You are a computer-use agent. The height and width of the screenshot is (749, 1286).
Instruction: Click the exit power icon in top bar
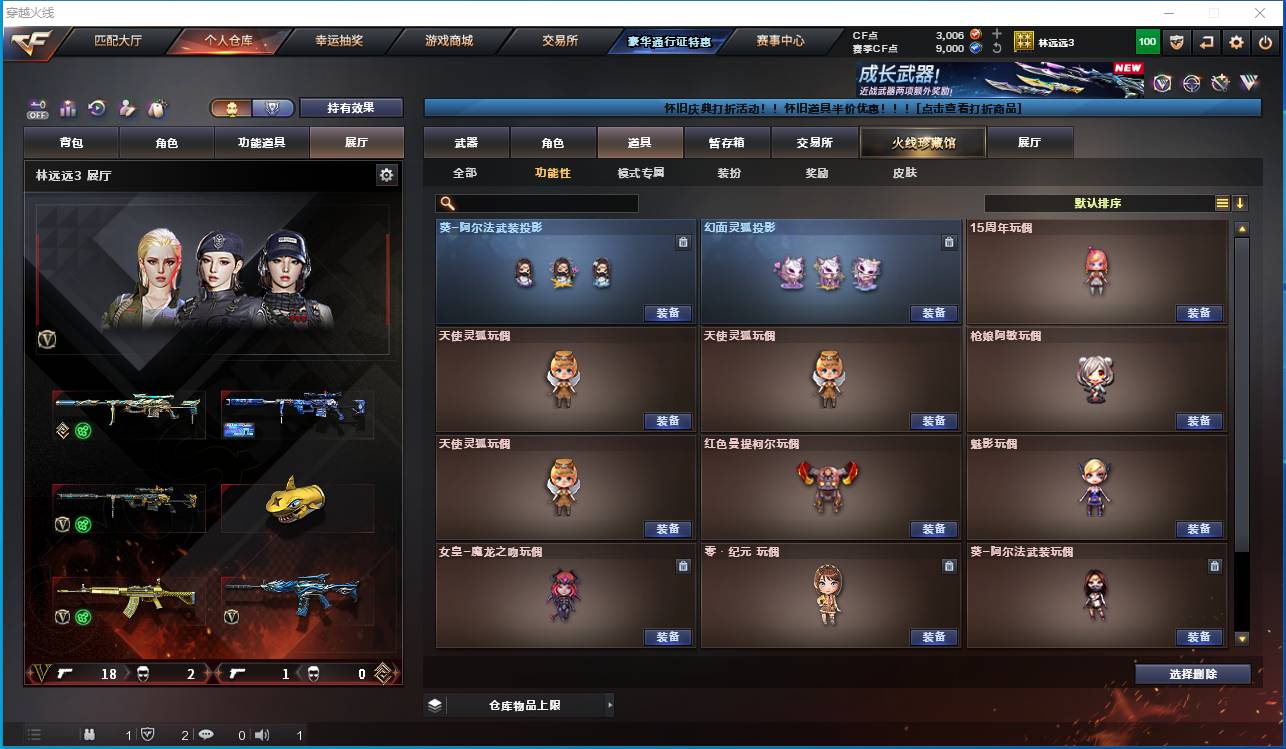(x=1264, y=41)
